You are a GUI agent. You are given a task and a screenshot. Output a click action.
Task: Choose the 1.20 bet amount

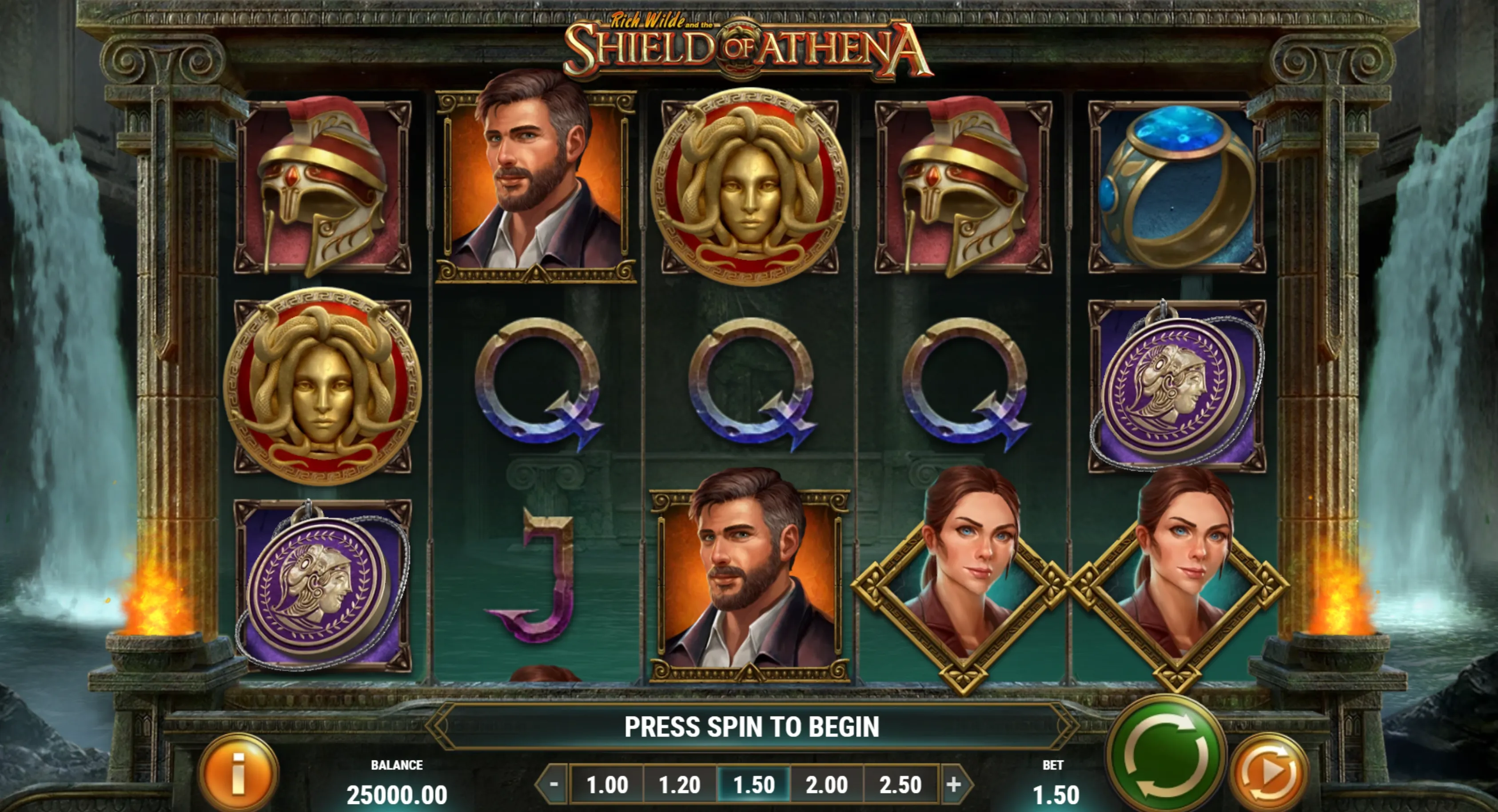click(x=680, y=784)
